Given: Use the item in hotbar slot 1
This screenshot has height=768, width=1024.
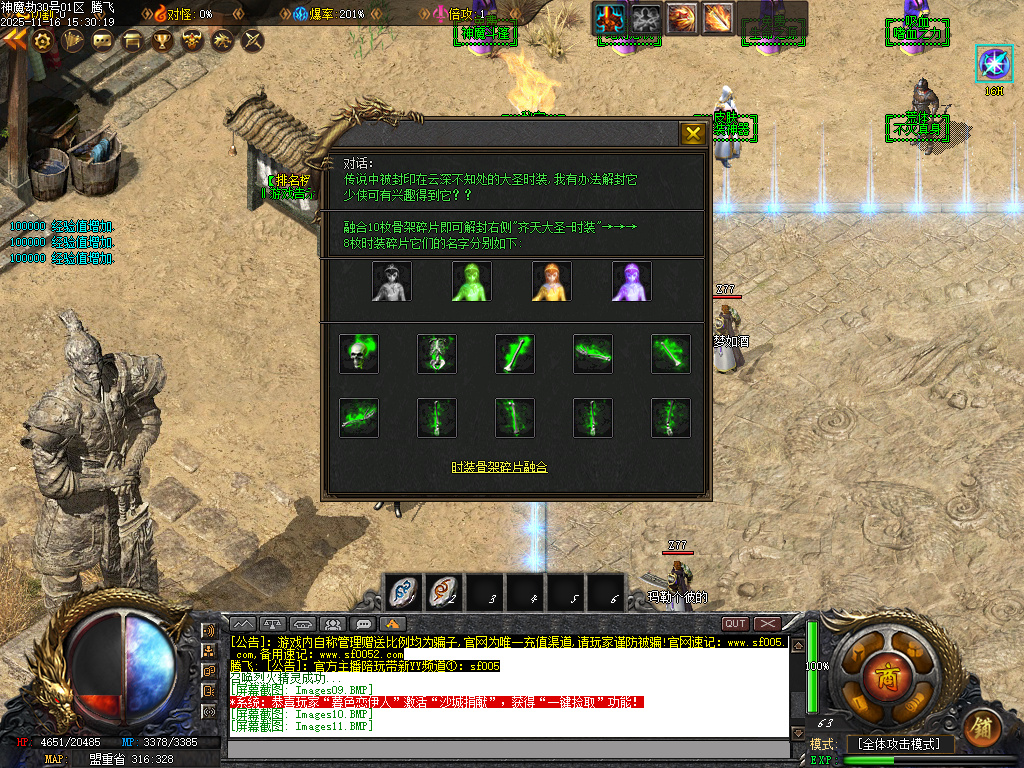Looking at the screenshot, I should 404,592.
